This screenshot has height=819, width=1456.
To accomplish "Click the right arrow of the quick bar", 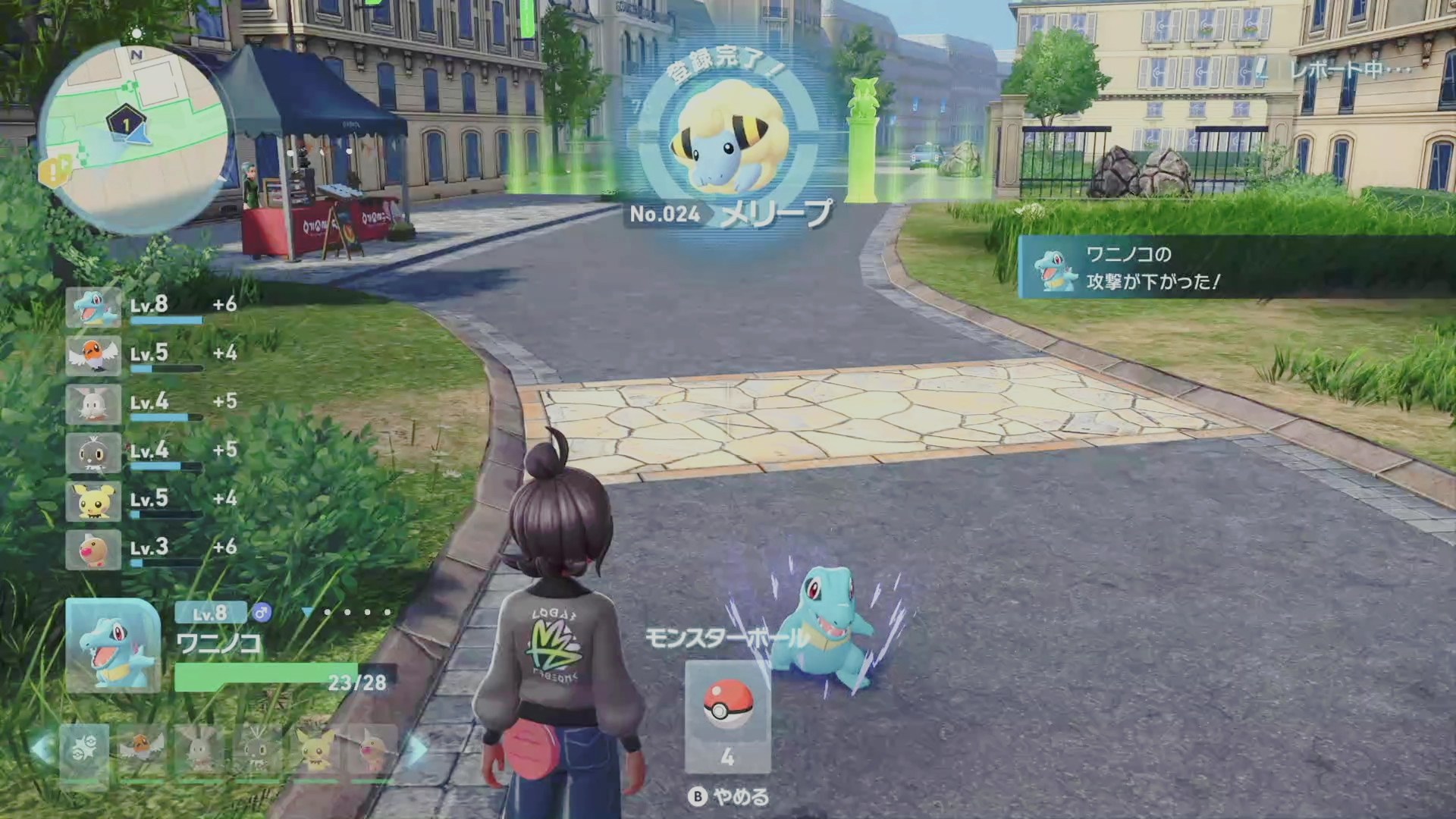I will click(x=416, y=749).
